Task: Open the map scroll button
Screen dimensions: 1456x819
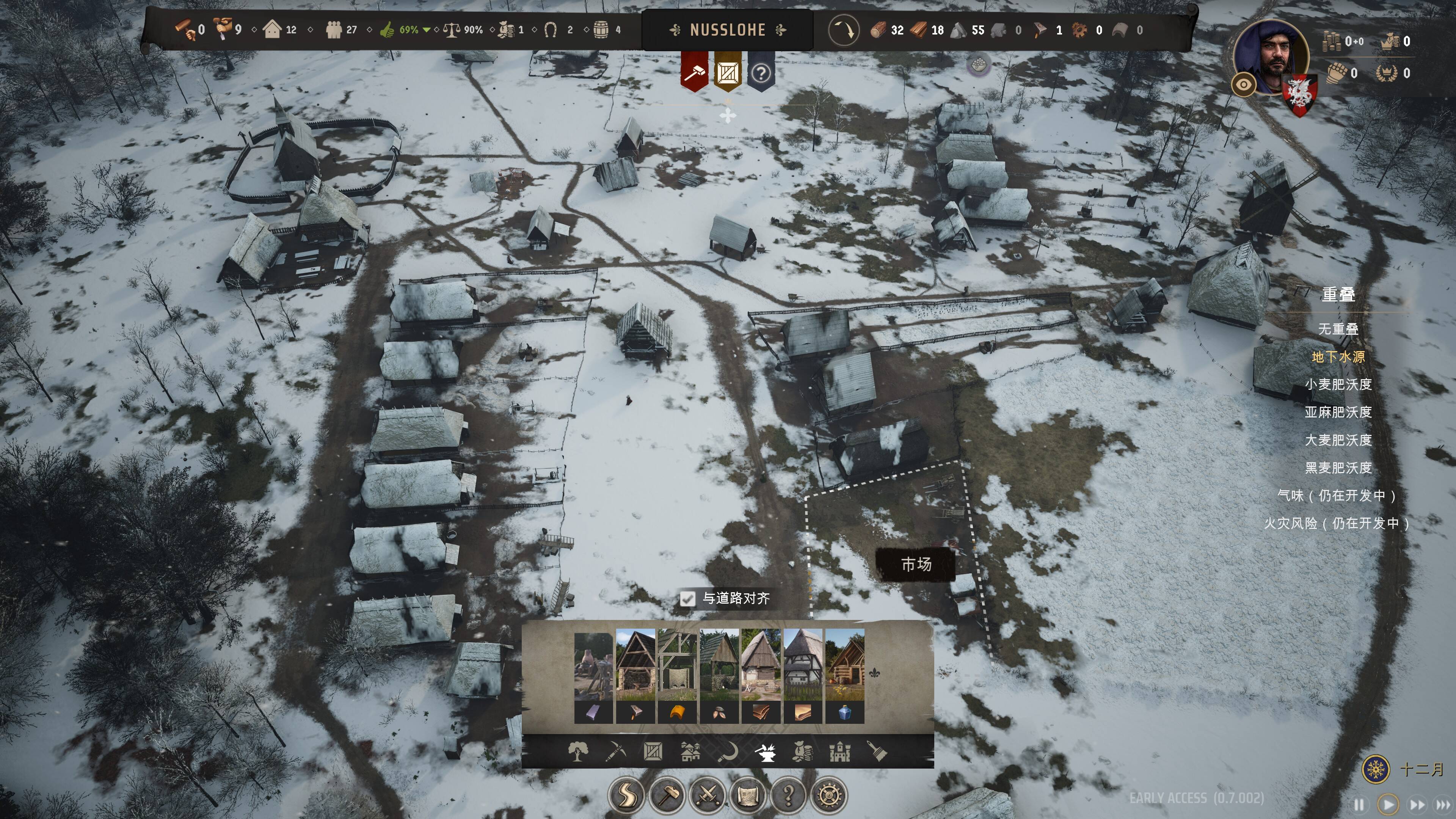Action: (x=748, y=795)
